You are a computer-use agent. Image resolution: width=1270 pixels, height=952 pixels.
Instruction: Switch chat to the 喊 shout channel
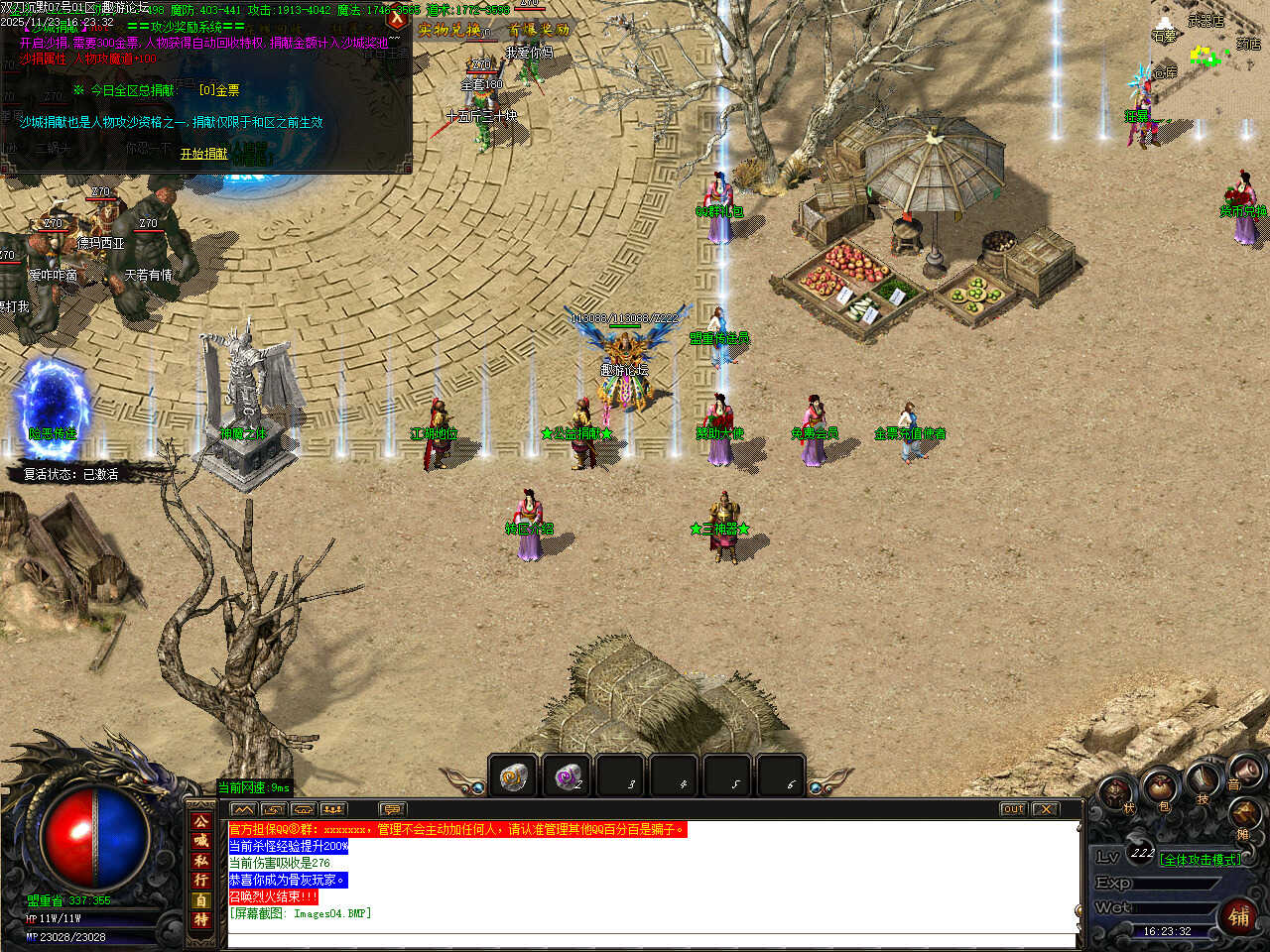point(201,841)
